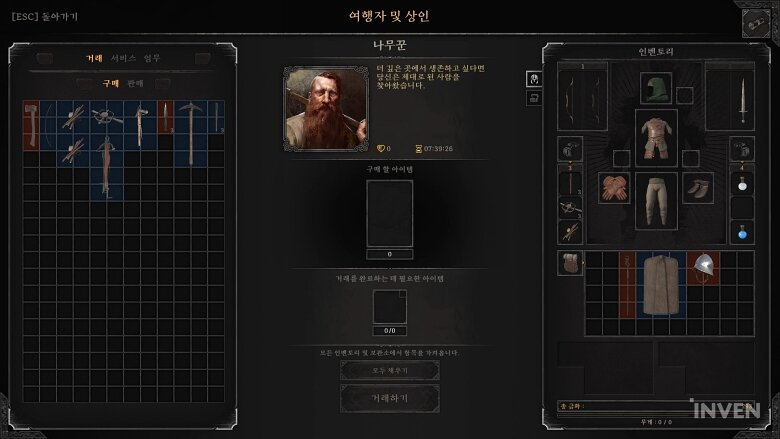780x439 pixels.
Task: Switch to the 서비스 tab
Action: (123, 58)
